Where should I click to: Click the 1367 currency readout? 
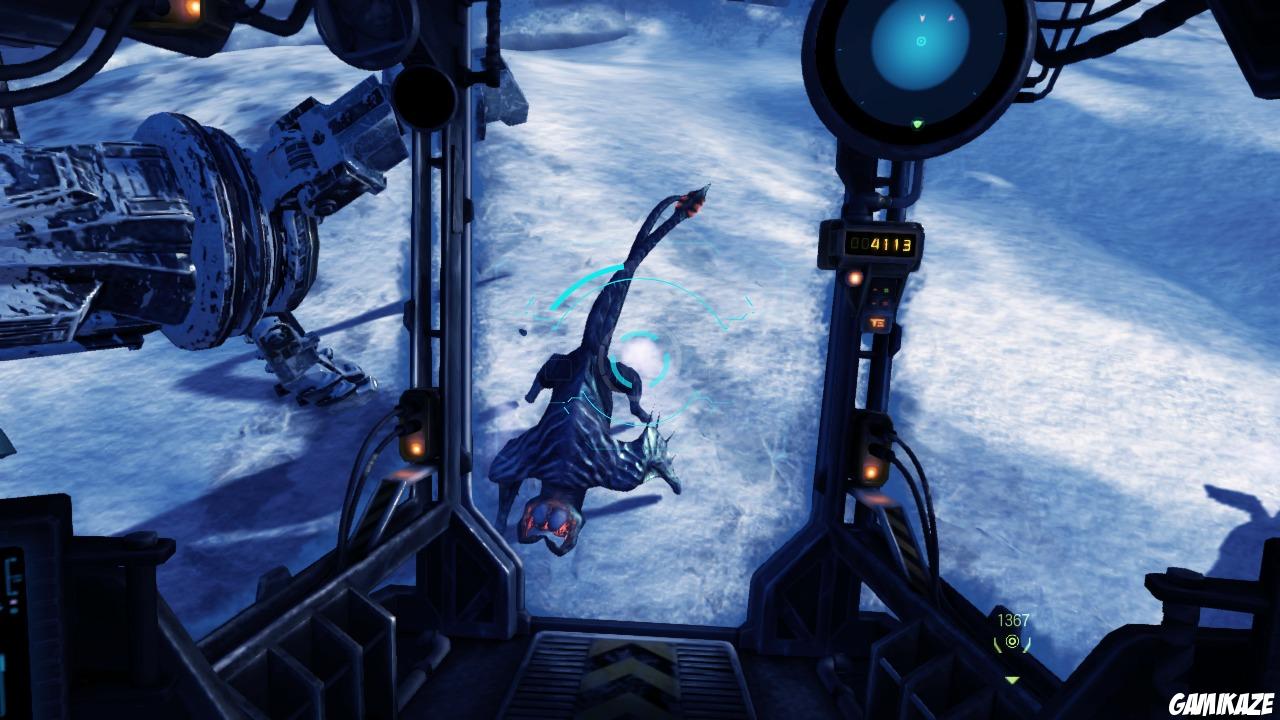(x=1012, y=619)
